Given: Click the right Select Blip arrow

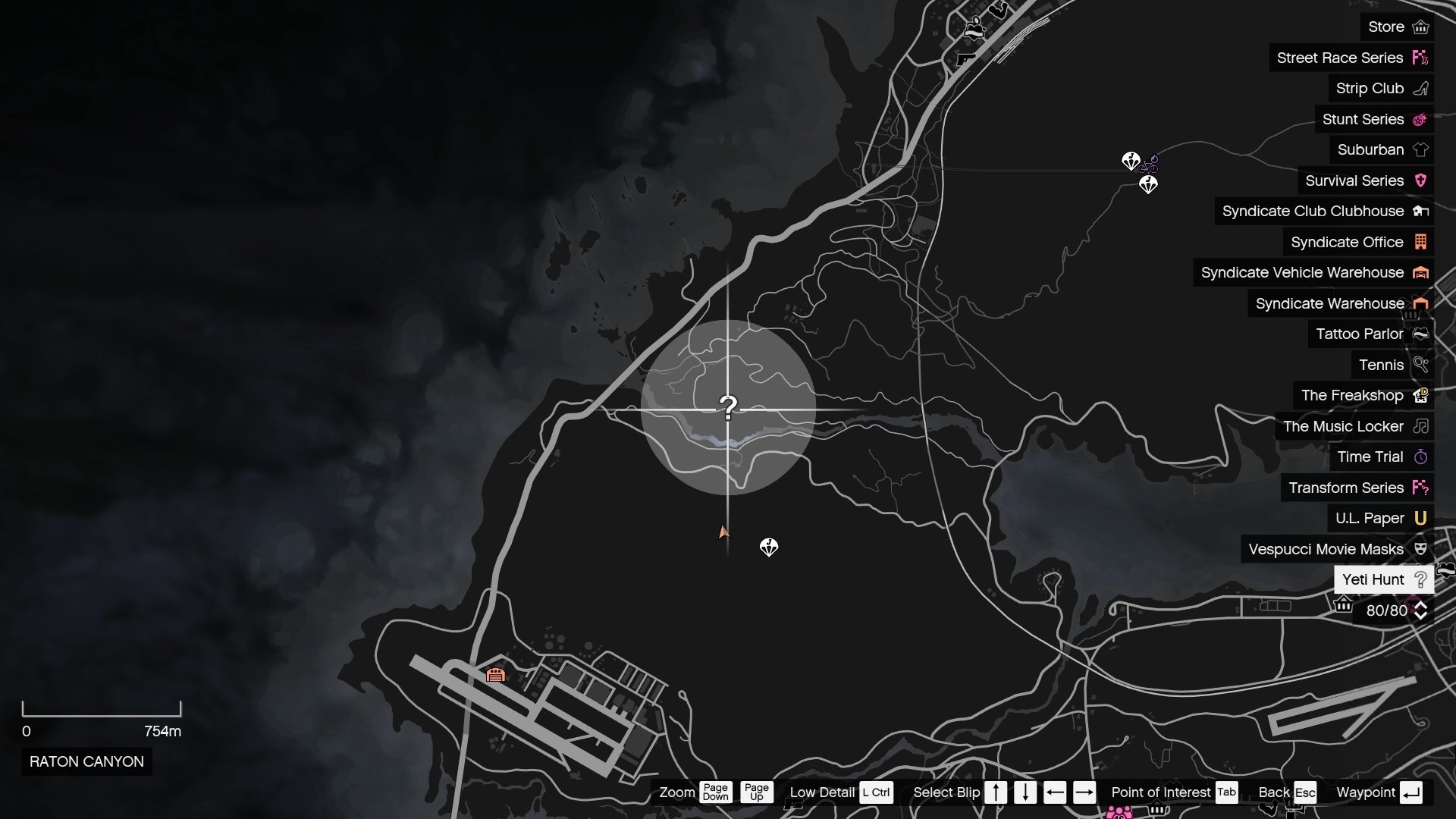Looking at the screenshot, I should pyautogui.click(x=1084, y=792).
